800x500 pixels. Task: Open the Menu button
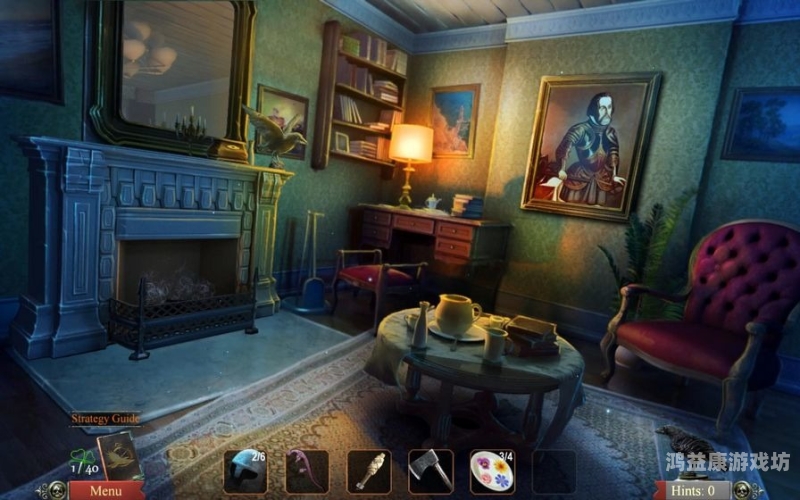(104, 491)
